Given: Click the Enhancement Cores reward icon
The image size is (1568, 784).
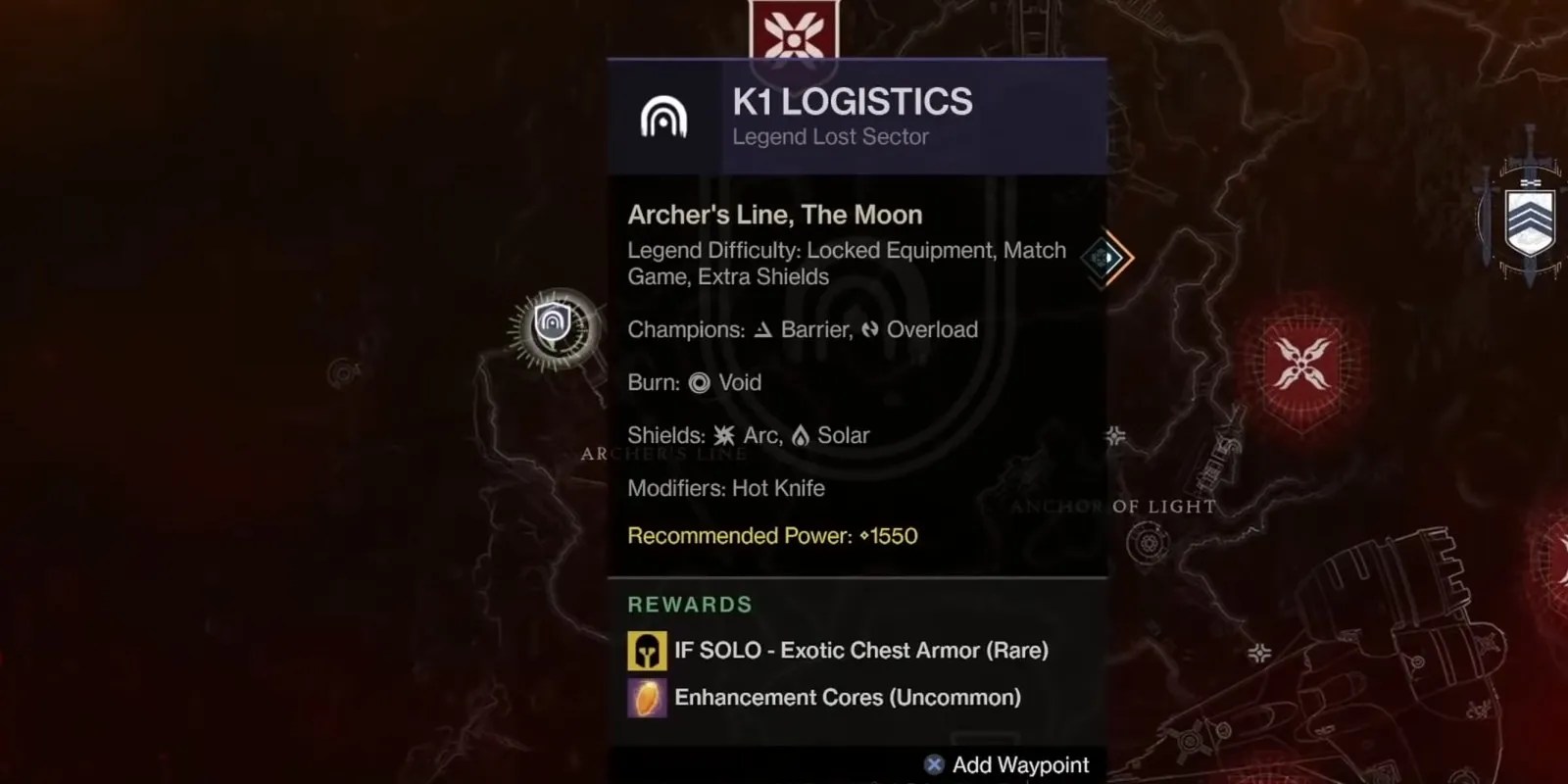Looking at the screenshot, I should click(646, 698).
